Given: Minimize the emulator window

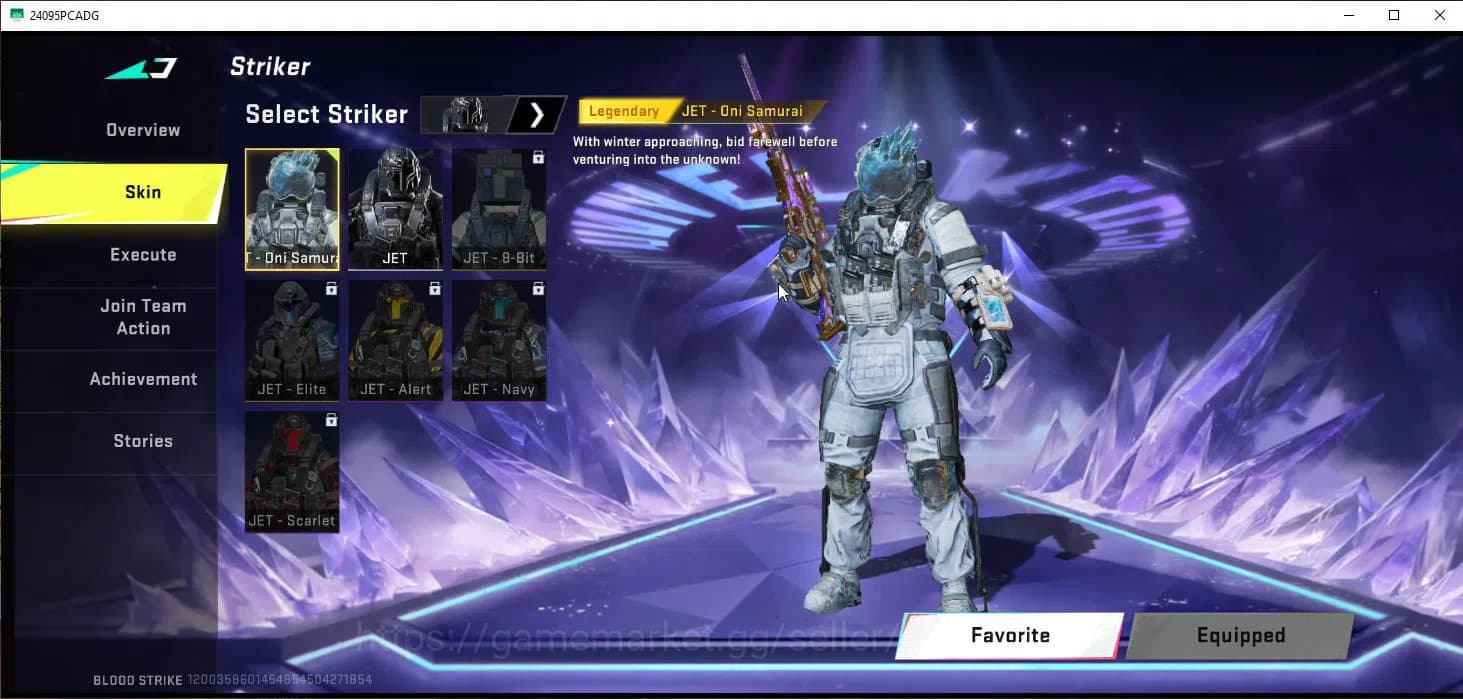Looking at the screenshot, I should [x=1348, y=15].
